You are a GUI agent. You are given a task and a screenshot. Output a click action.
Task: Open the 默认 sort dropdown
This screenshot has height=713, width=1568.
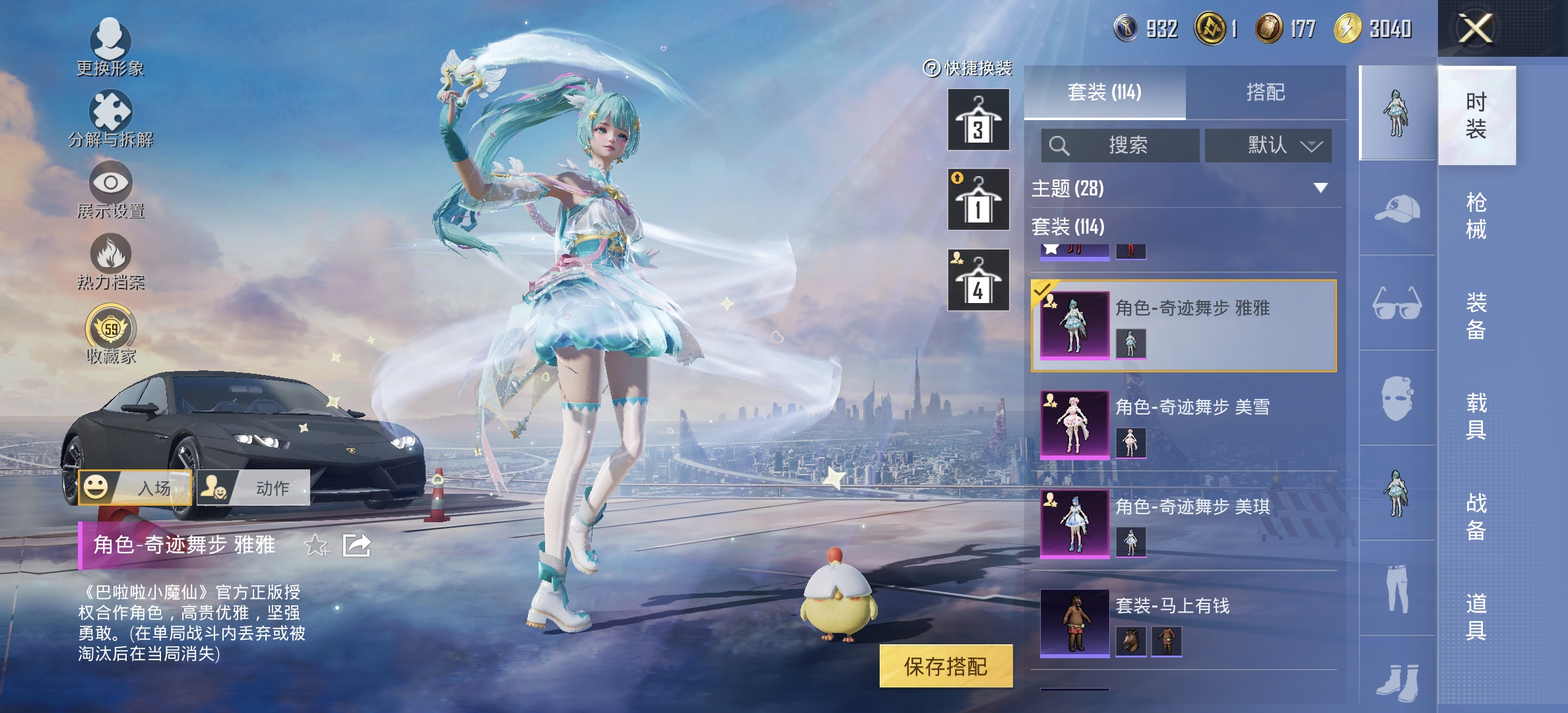(x=1267, y=147)
